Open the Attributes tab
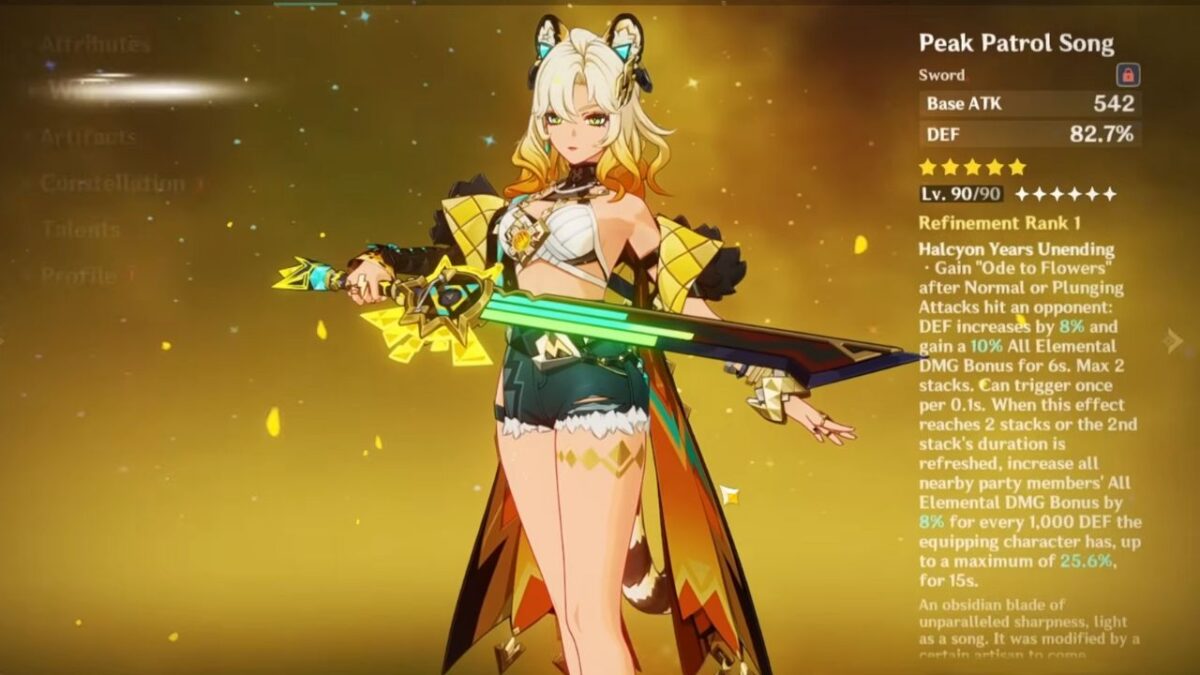Image resolution: width=1200 pixels, height=675 pixels. point(95,45)
